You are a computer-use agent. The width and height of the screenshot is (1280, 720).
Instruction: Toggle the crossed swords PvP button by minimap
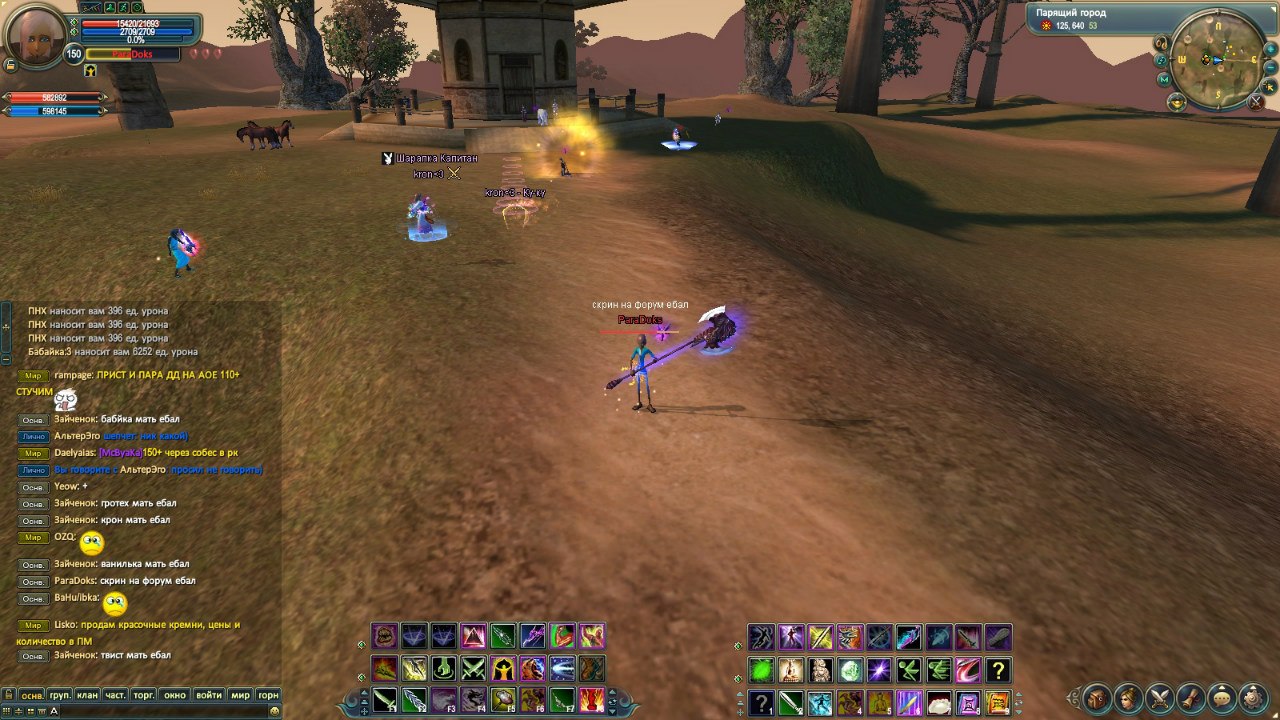tap(1256, 101)
